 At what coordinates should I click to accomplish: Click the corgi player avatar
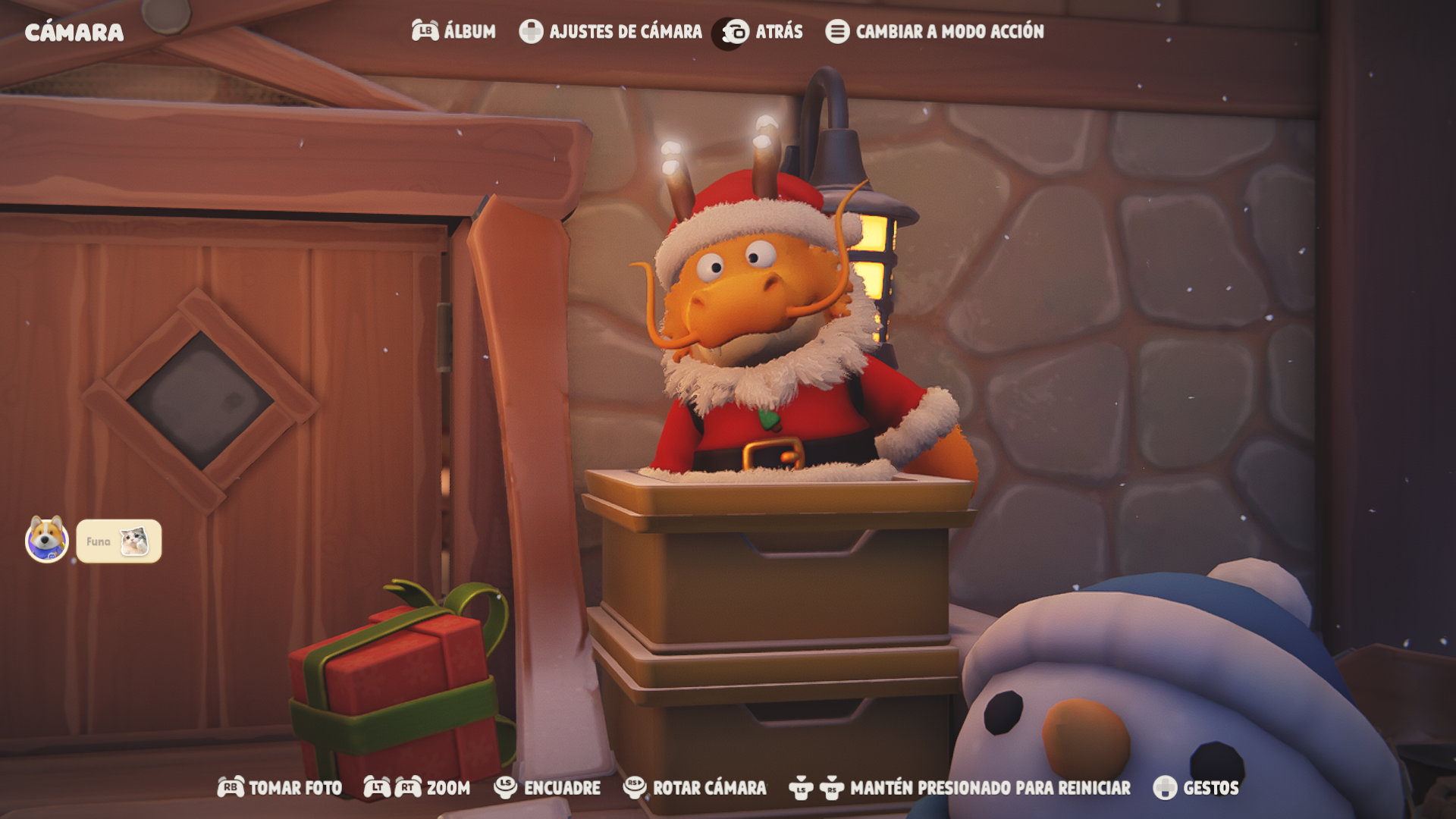pos(47,540)
